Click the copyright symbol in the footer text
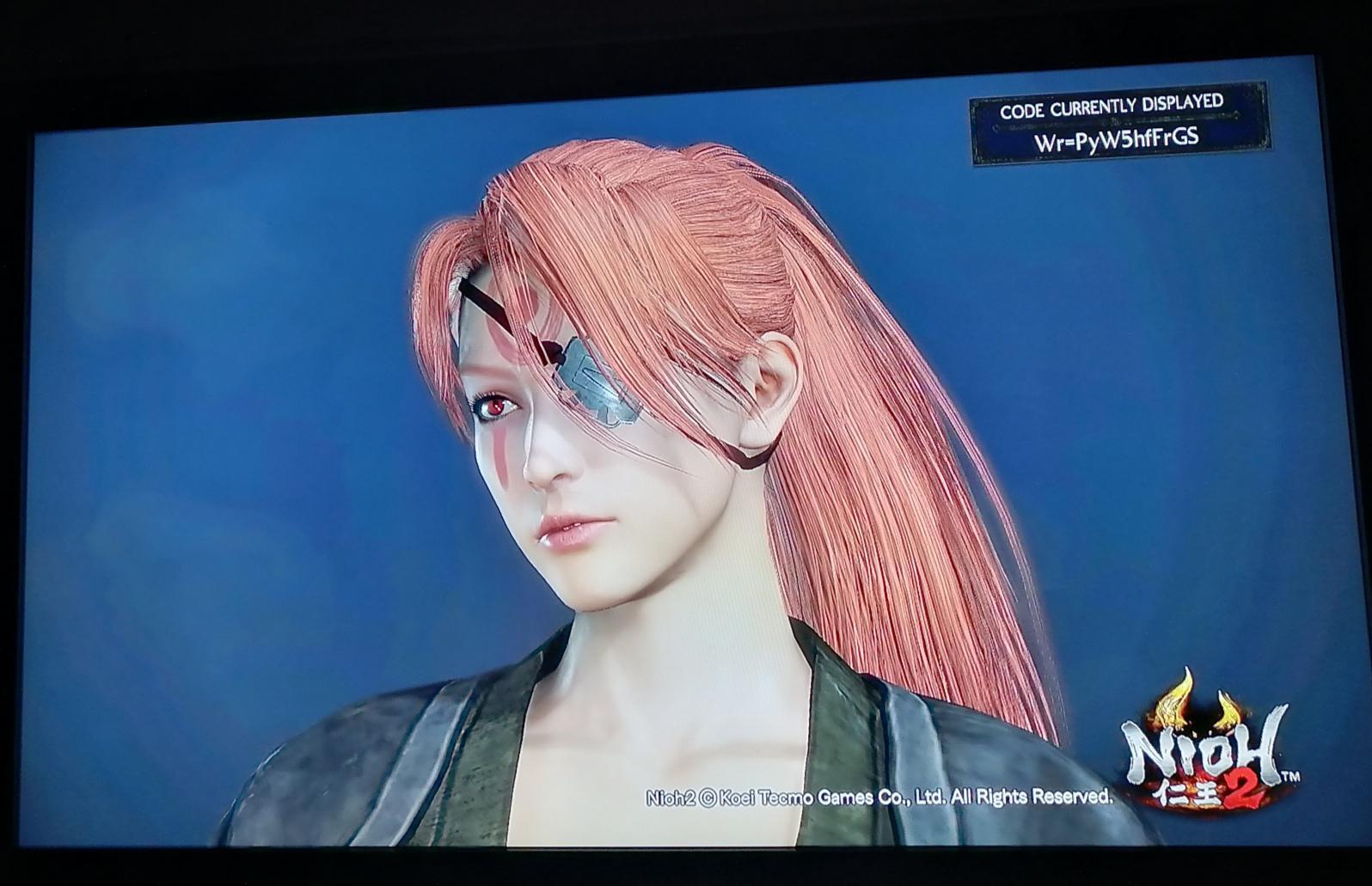This screenshot has height=886, width=1372. (x=708, y=796)
